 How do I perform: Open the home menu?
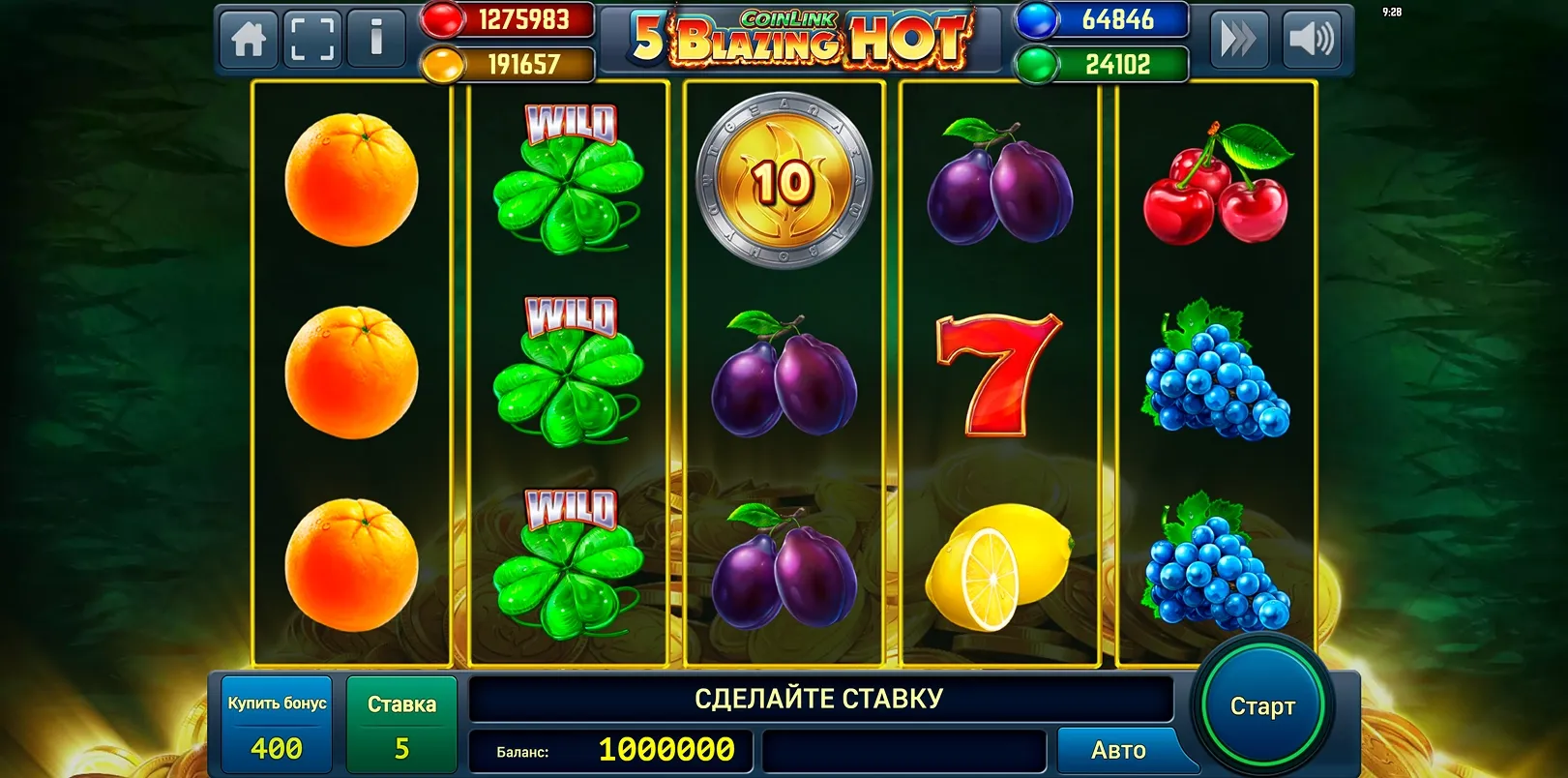pos(250,40)
